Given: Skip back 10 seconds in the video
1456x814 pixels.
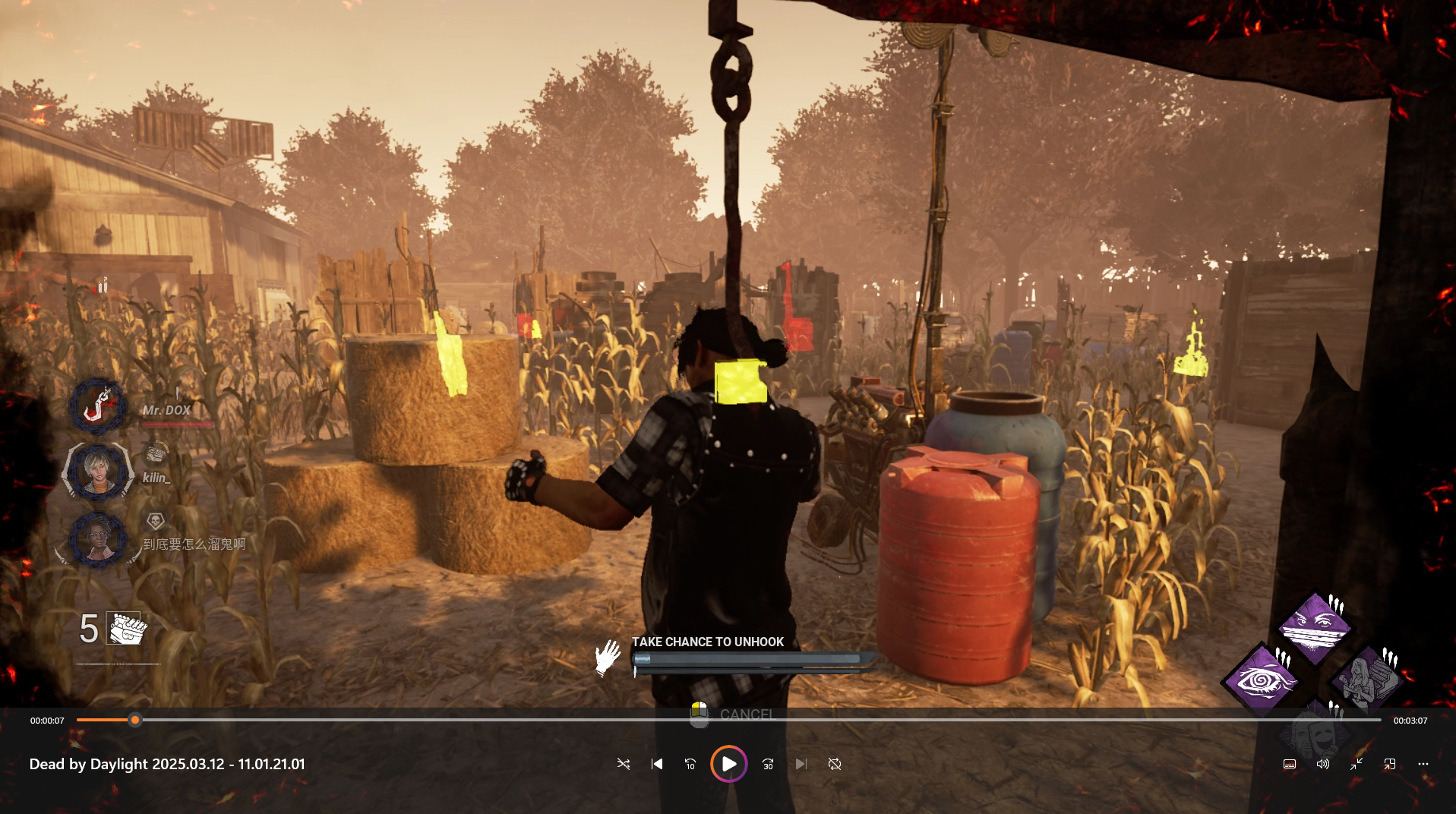Looking at the screenshot, I should click(x=690, y=764).
